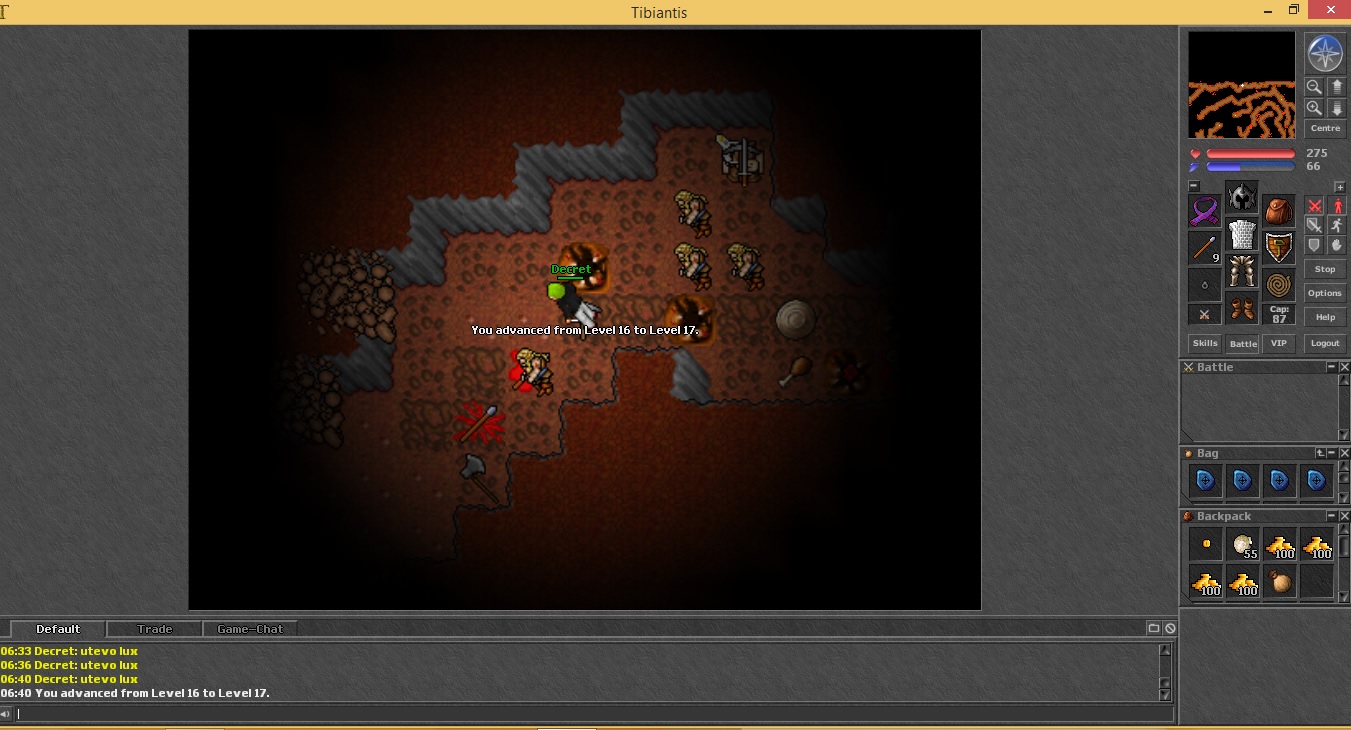Open the VIP list
The image size is (1351, 730).
coord(1278,343)
